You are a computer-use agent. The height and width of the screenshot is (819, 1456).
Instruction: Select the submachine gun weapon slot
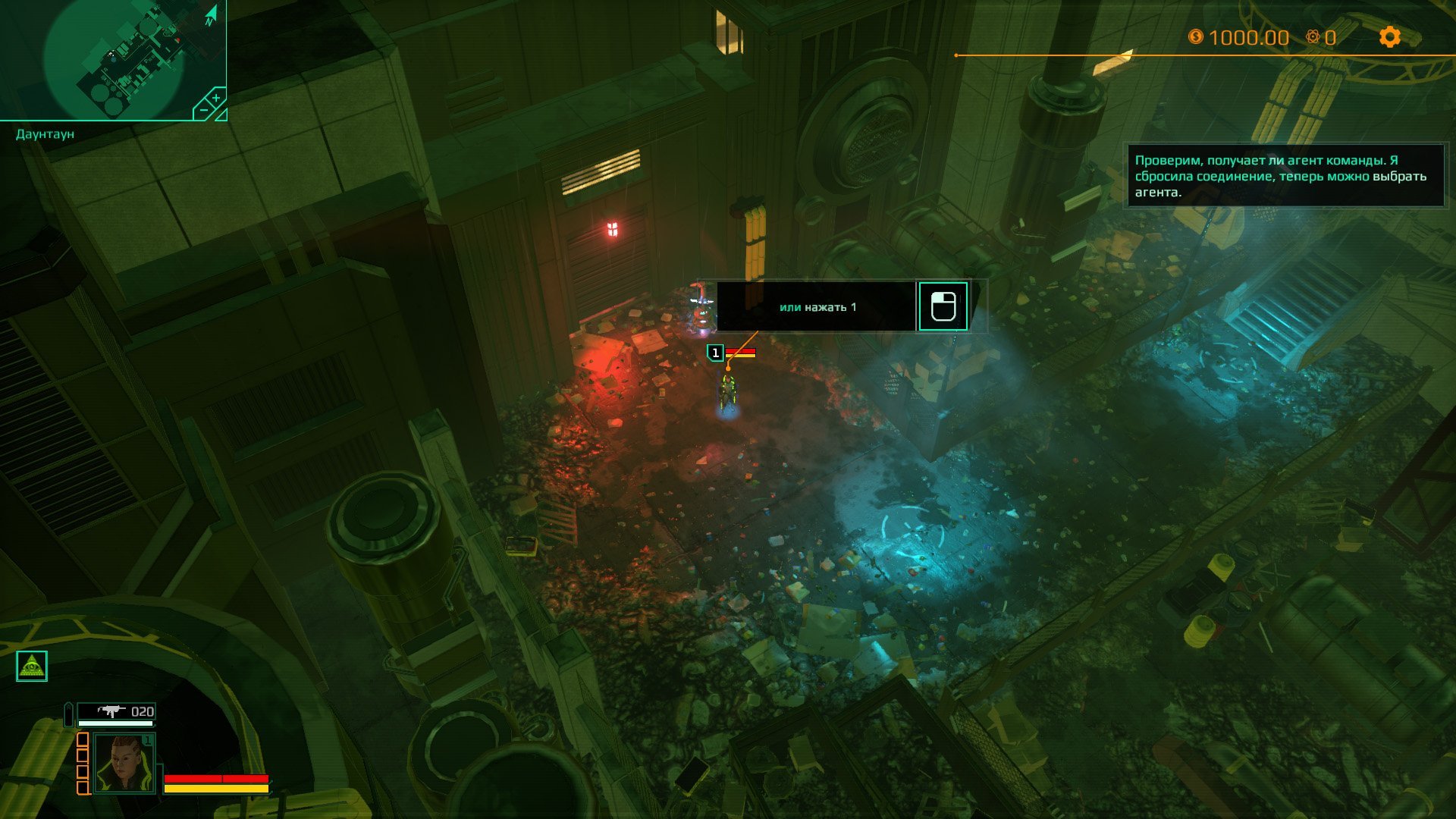[117, 711]
